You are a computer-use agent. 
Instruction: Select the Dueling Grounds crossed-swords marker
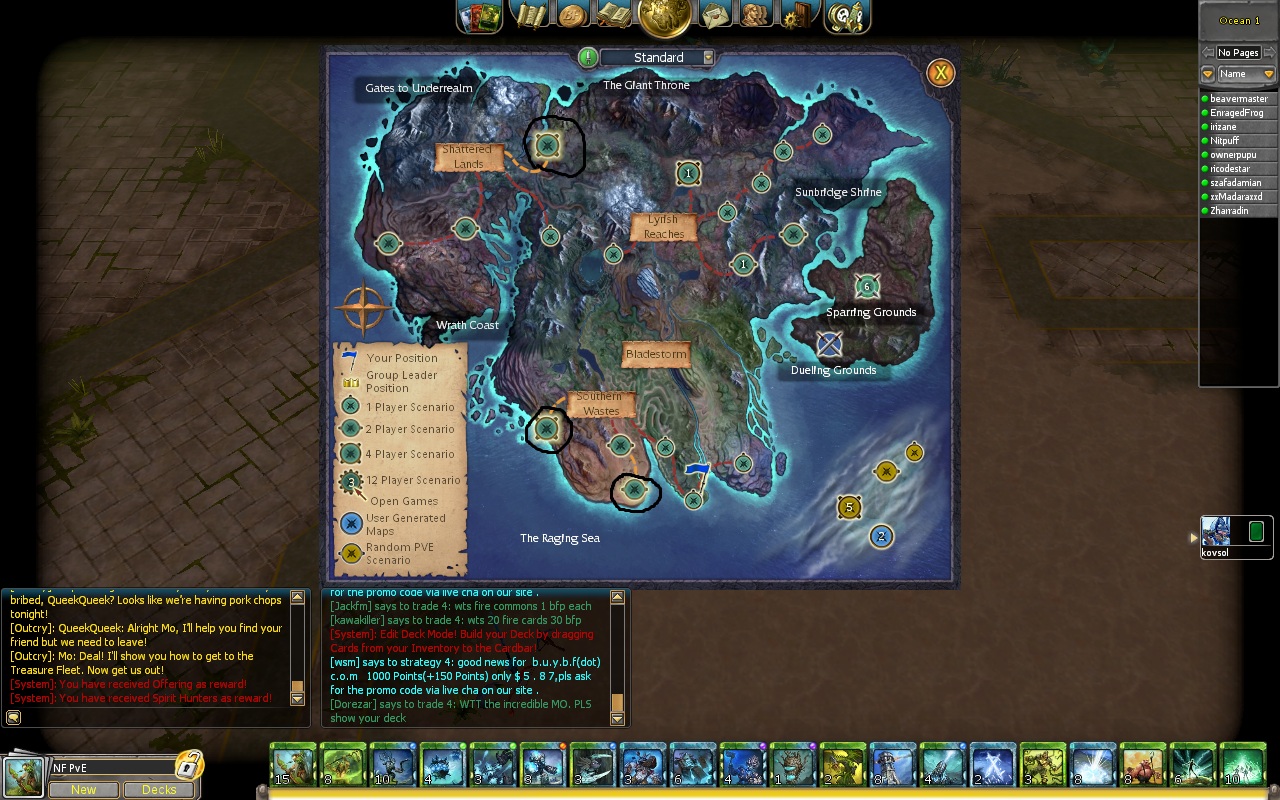[x=829, y=345]
